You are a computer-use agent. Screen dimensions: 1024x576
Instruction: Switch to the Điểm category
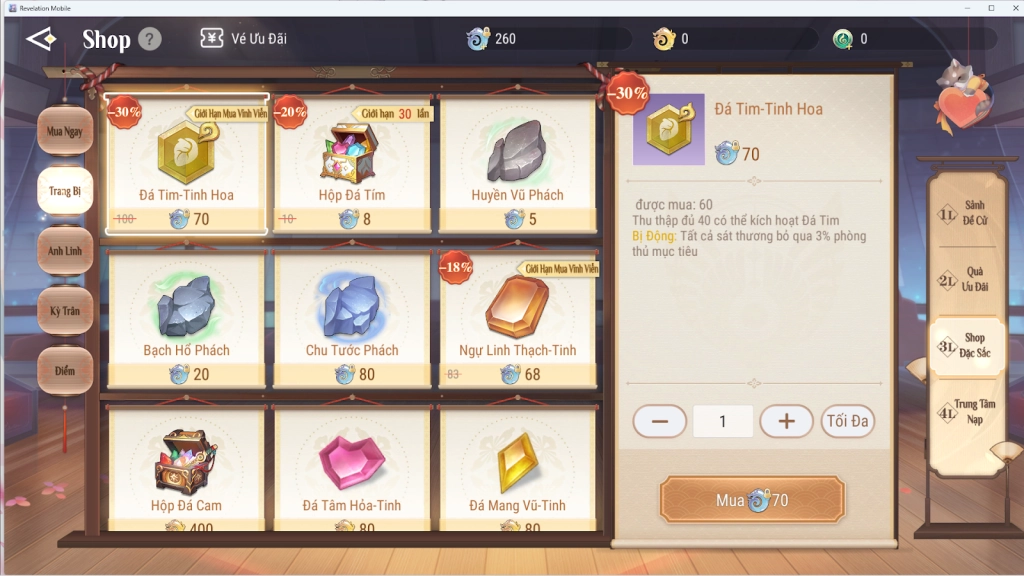[x=65, y=371]
